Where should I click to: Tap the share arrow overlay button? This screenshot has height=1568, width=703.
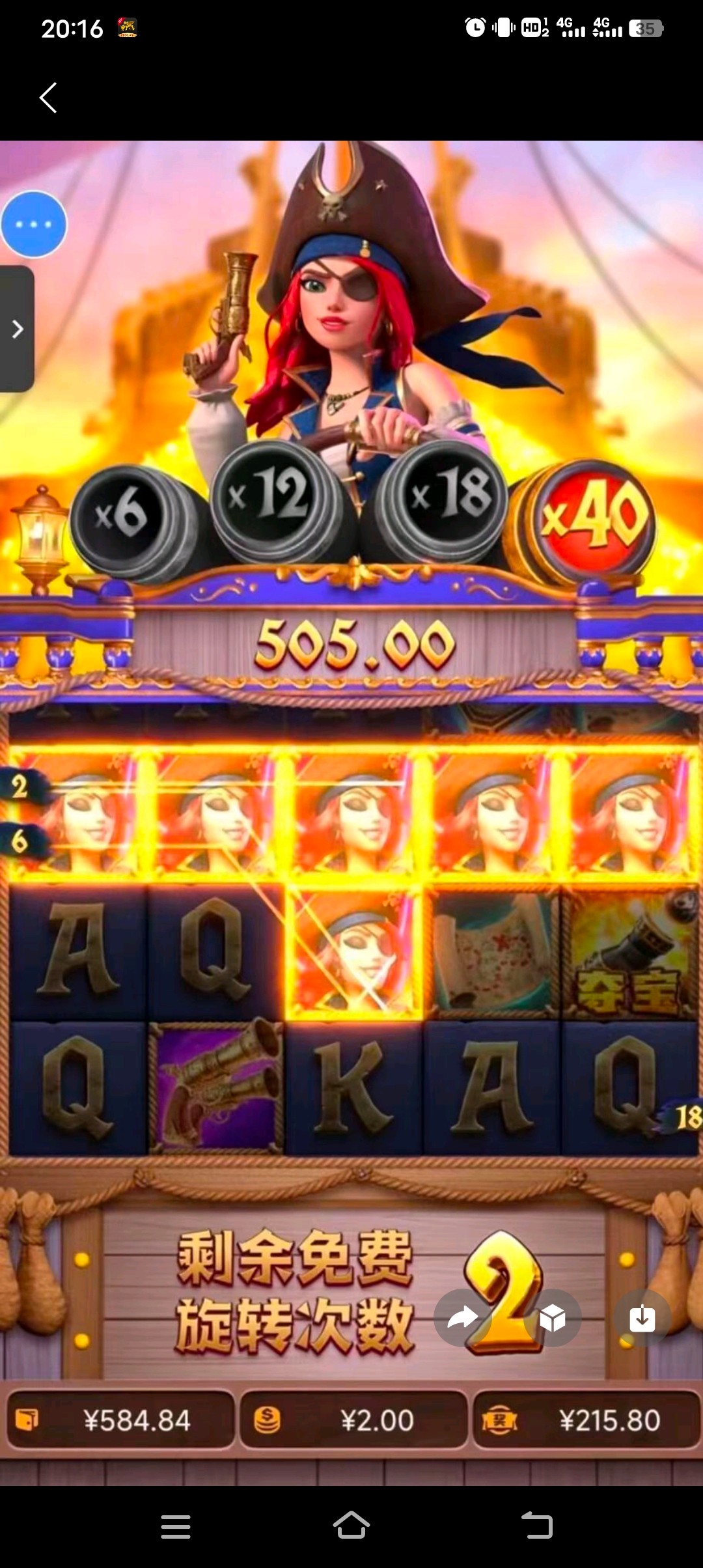coord(463,1319)
